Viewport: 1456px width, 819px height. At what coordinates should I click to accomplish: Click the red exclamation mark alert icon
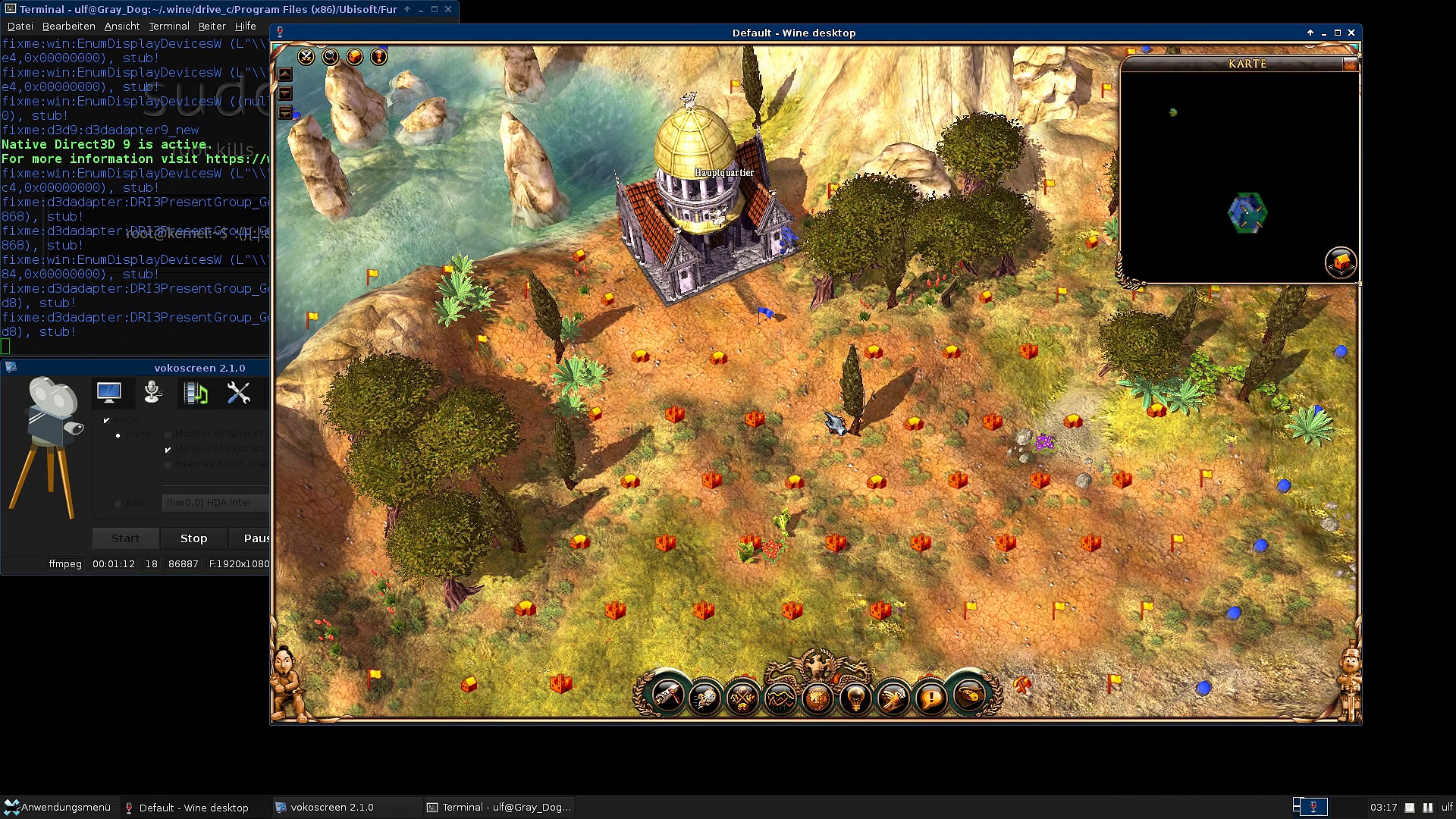pos(379,57)
